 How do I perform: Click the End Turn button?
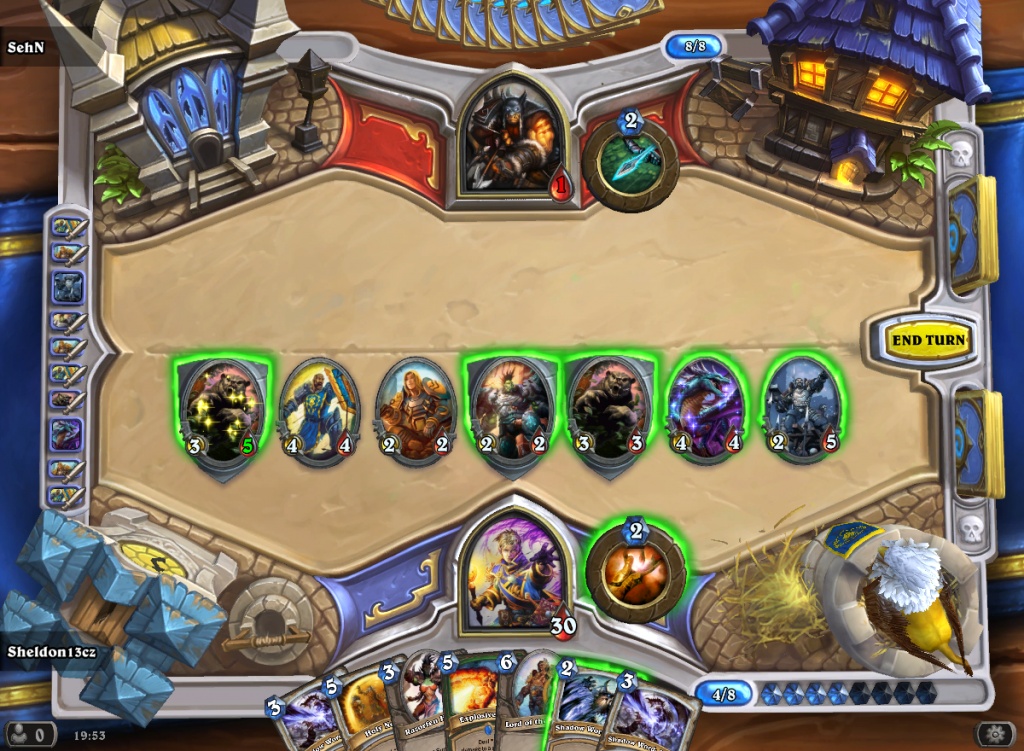click(929, 340)
